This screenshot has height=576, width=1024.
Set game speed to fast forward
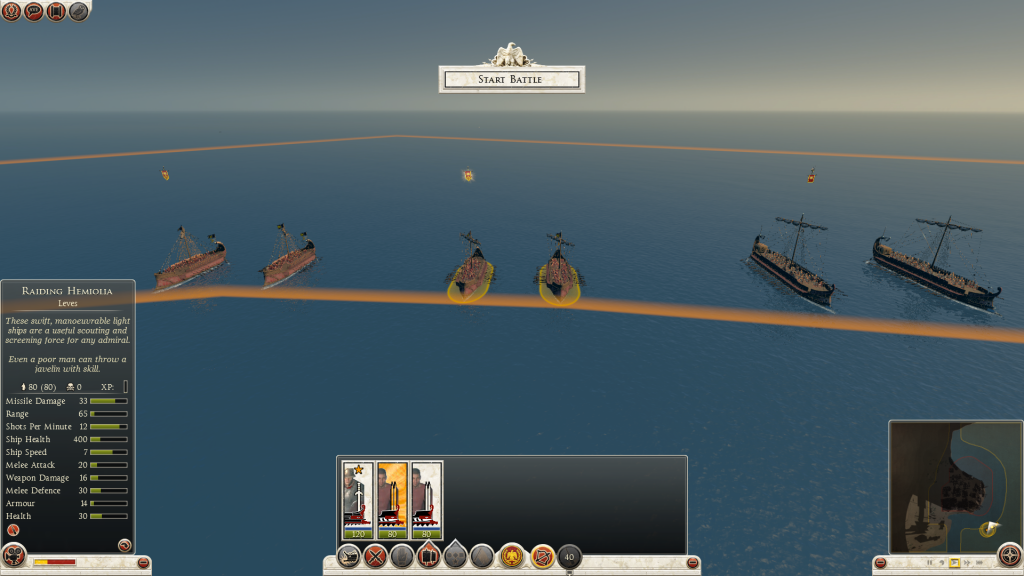(969, 564)
